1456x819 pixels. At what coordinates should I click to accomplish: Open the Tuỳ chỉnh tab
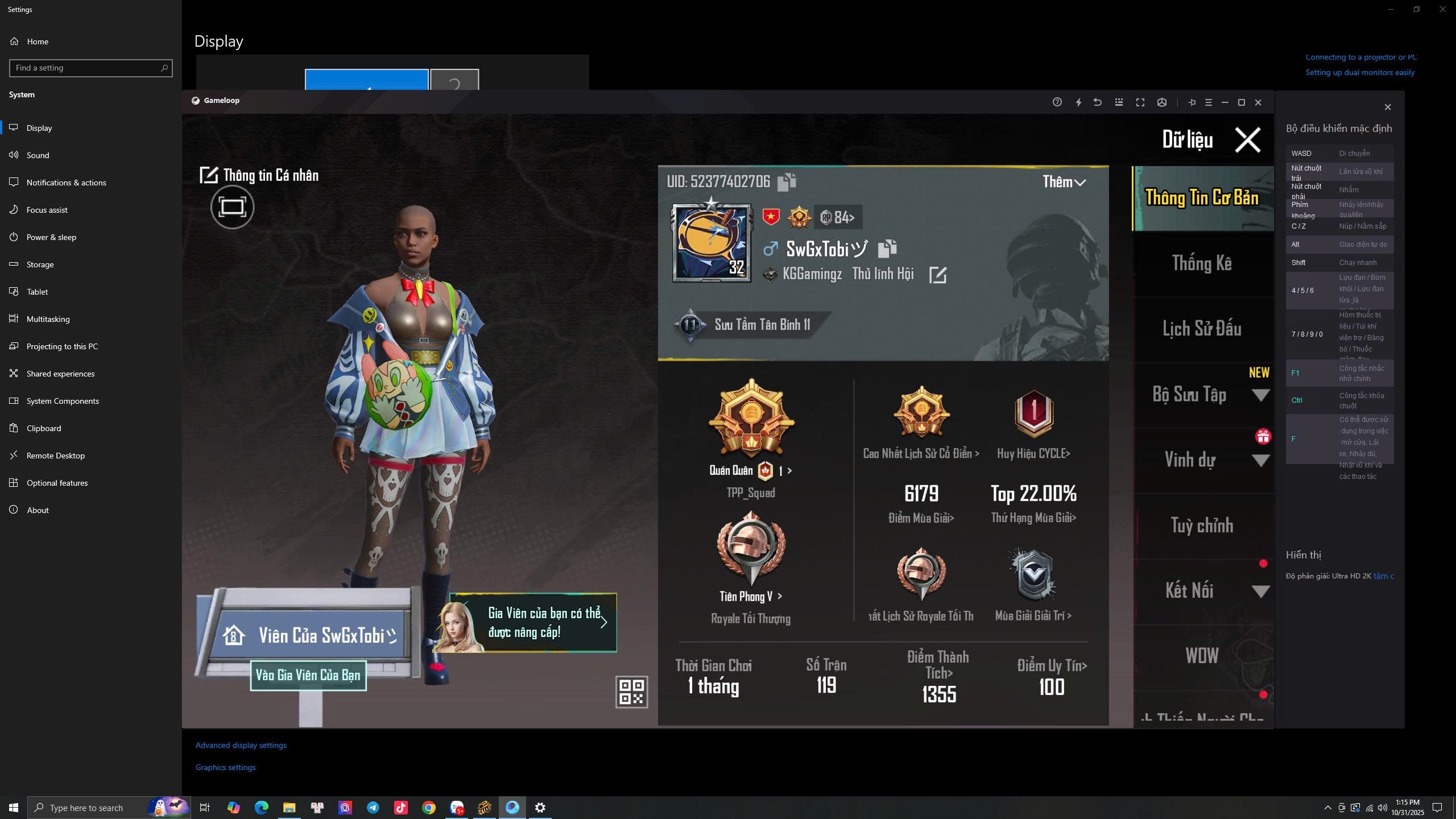pos(1202,526)
